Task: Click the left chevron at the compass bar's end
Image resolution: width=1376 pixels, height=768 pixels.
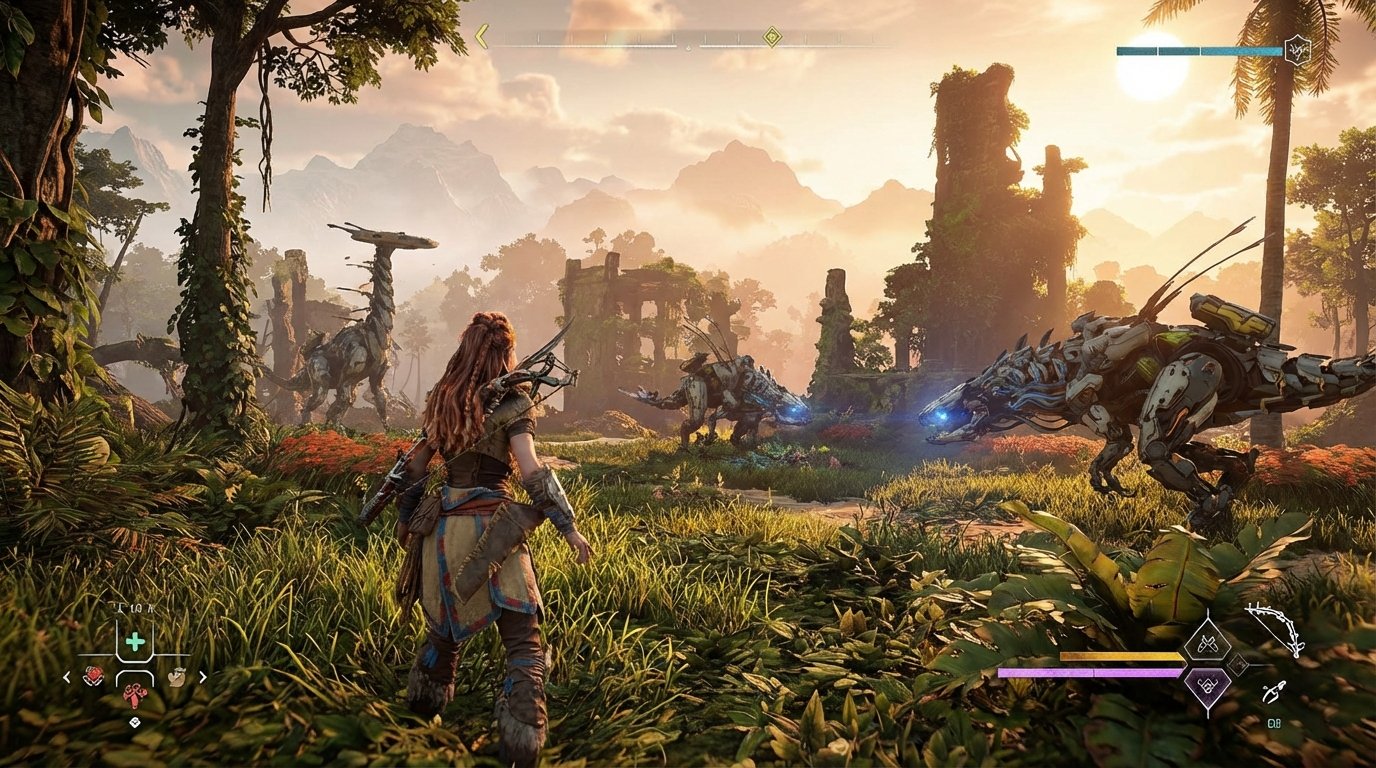Action: point(482,36)
